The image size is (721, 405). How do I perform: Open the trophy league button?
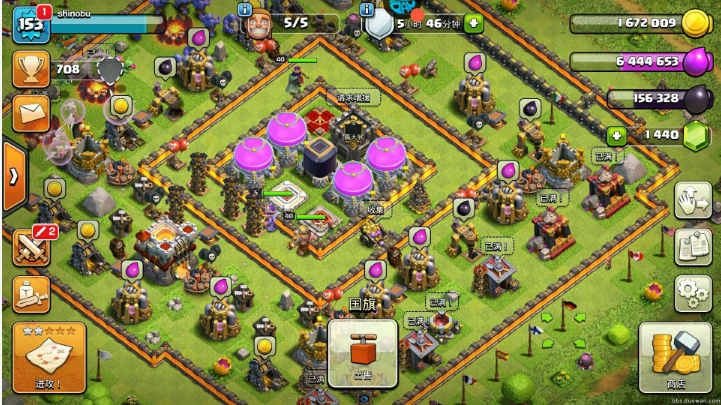pyautogui.click(x=30, y=69)
